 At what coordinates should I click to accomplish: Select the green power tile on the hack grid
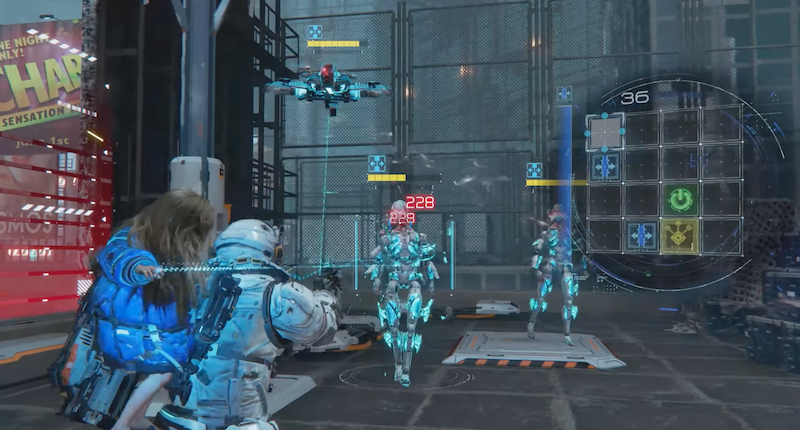[x=680, y=200]
